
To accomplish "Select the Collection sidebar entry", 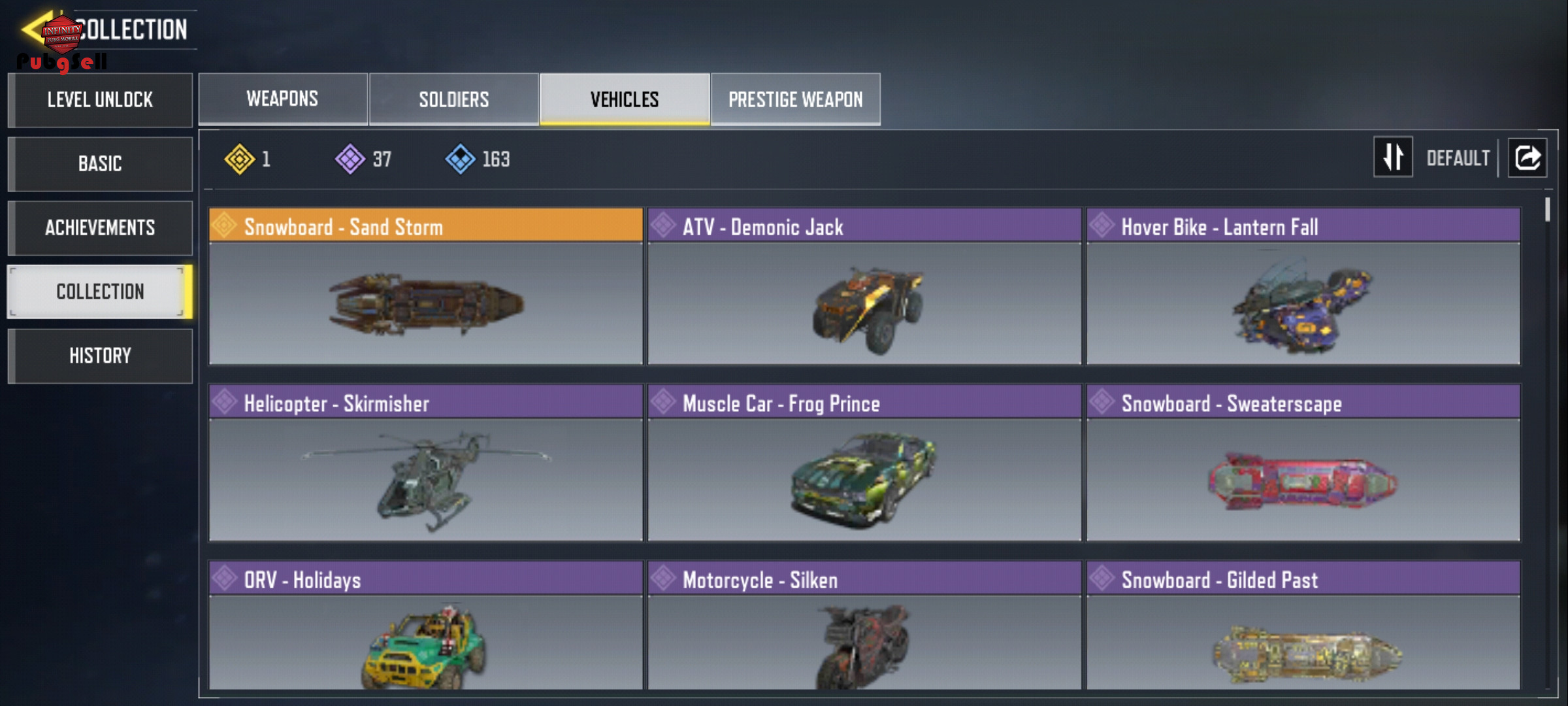I will (100, 292).
